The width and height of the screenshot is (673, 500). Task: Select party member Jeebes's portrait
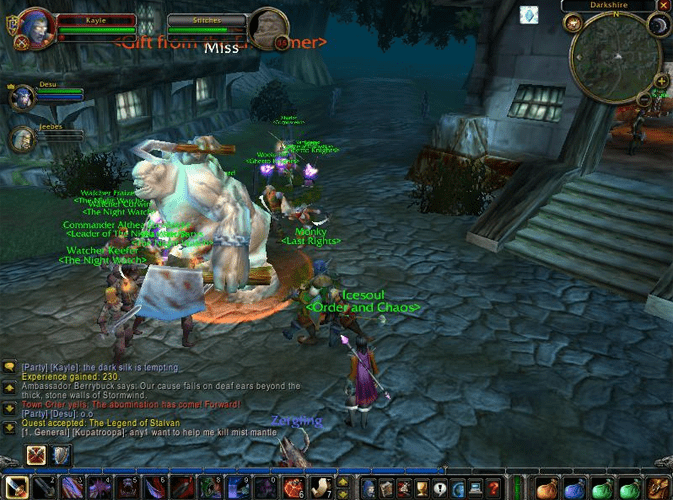pyautogui.click(x=20, y=137)
